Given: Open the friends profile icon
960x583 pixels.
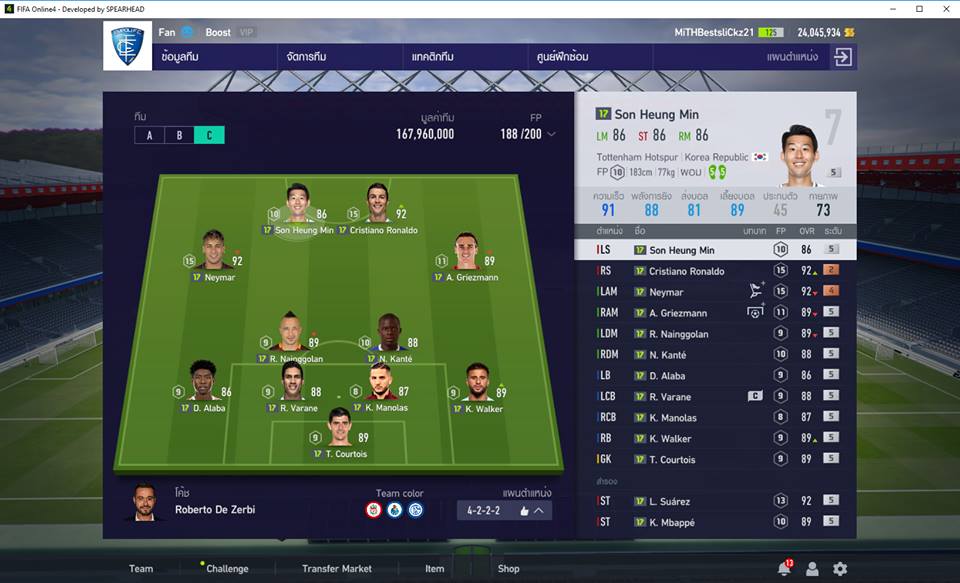Looking at the screenshot, I should tap(812, 568).
